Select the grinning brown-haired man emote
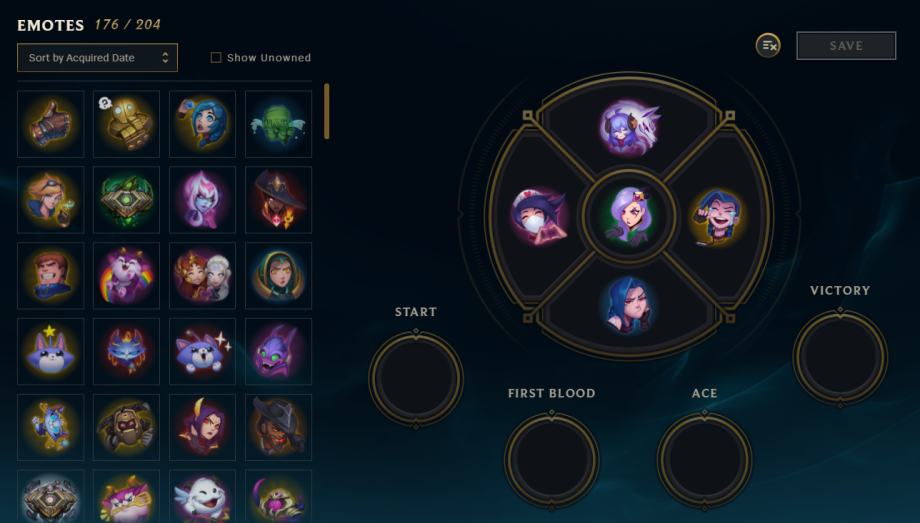 pyautogui.click(x=51, y=275)
